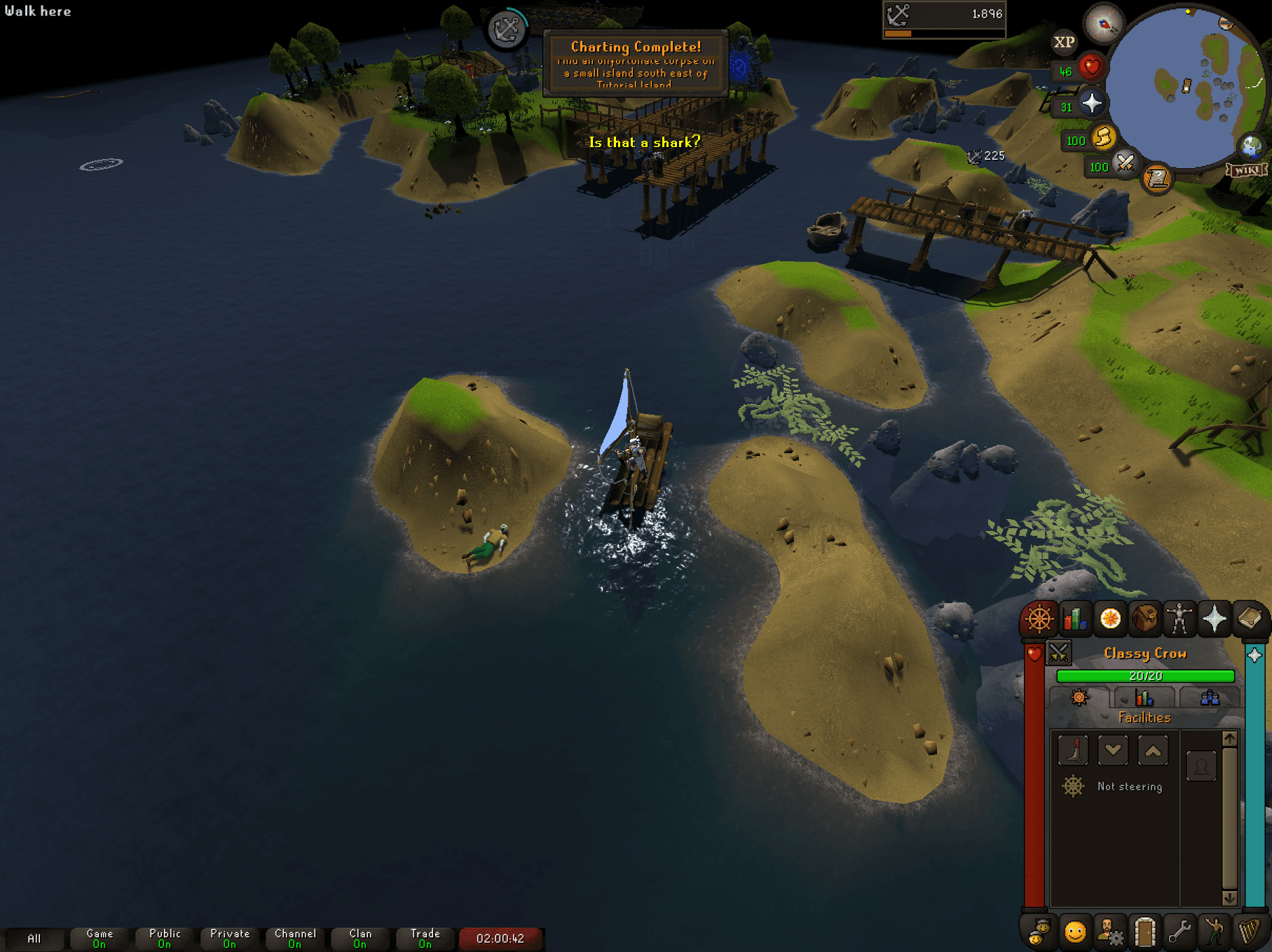This screenshot has height=952, width=1272.
Task: Click the Facilities panel scrollbar down arrow
Action: [x=1231, y=899]
